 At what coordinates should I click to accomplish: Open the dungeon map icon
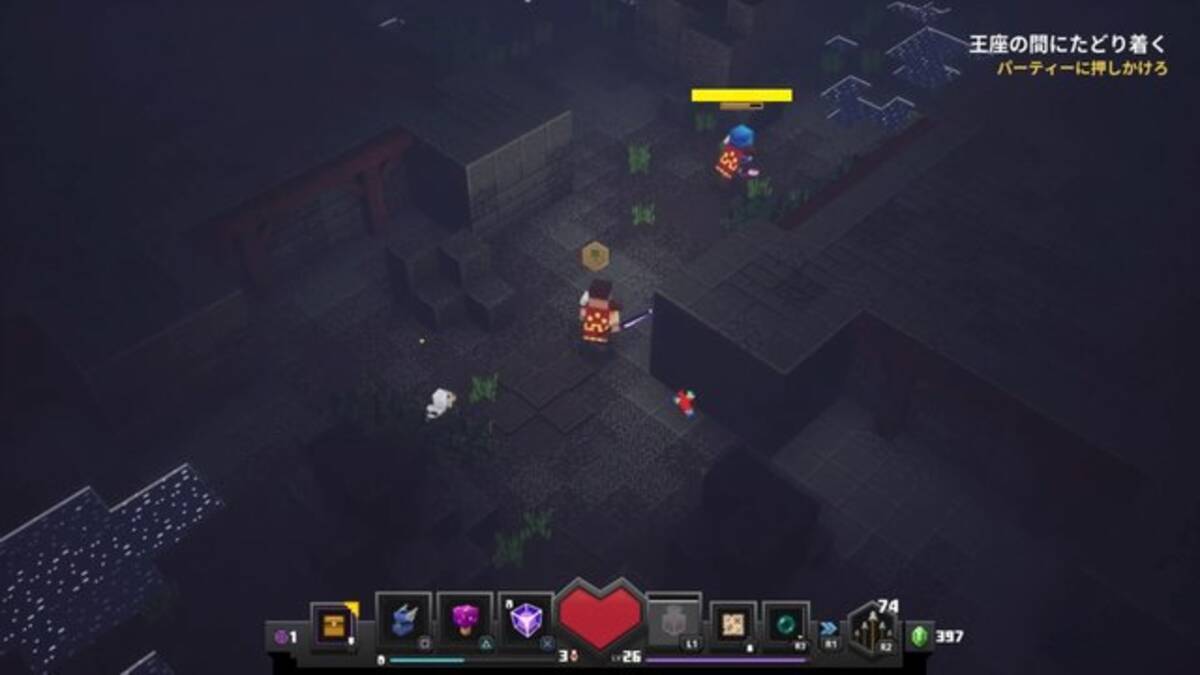click(x=733, y=623)
